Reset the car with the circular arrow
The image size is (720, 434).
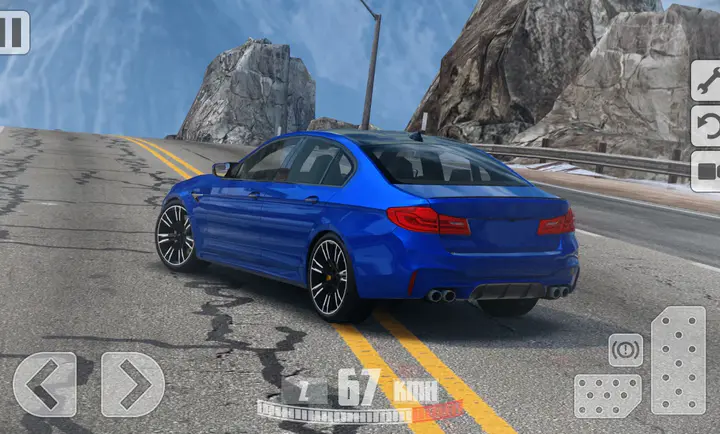pos(706,126)
